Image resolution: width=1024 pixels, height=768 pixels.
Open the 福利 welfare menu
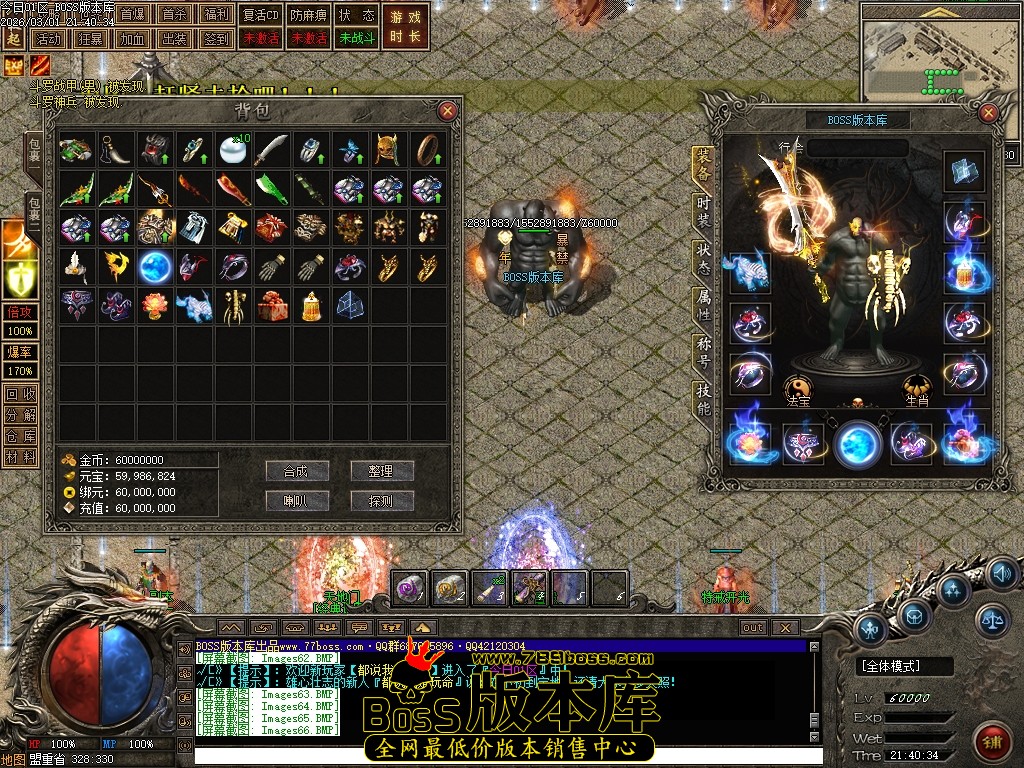click(x=215, y=15)
